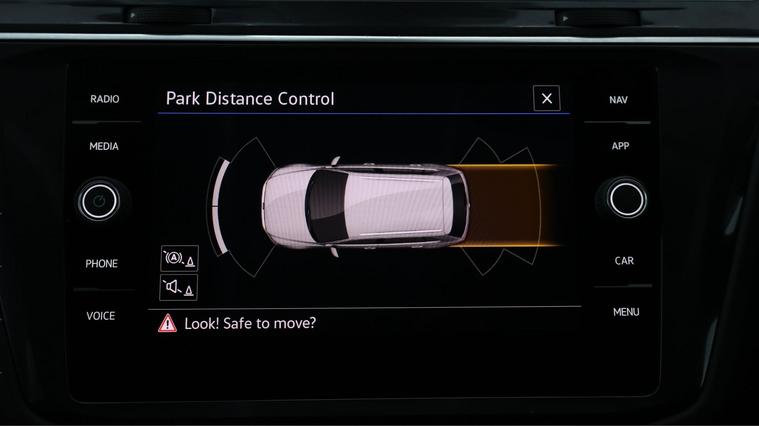This screenshot has height=426, width=759.
Task: Open the PHONE screen
Action: (x=101, y=264)
